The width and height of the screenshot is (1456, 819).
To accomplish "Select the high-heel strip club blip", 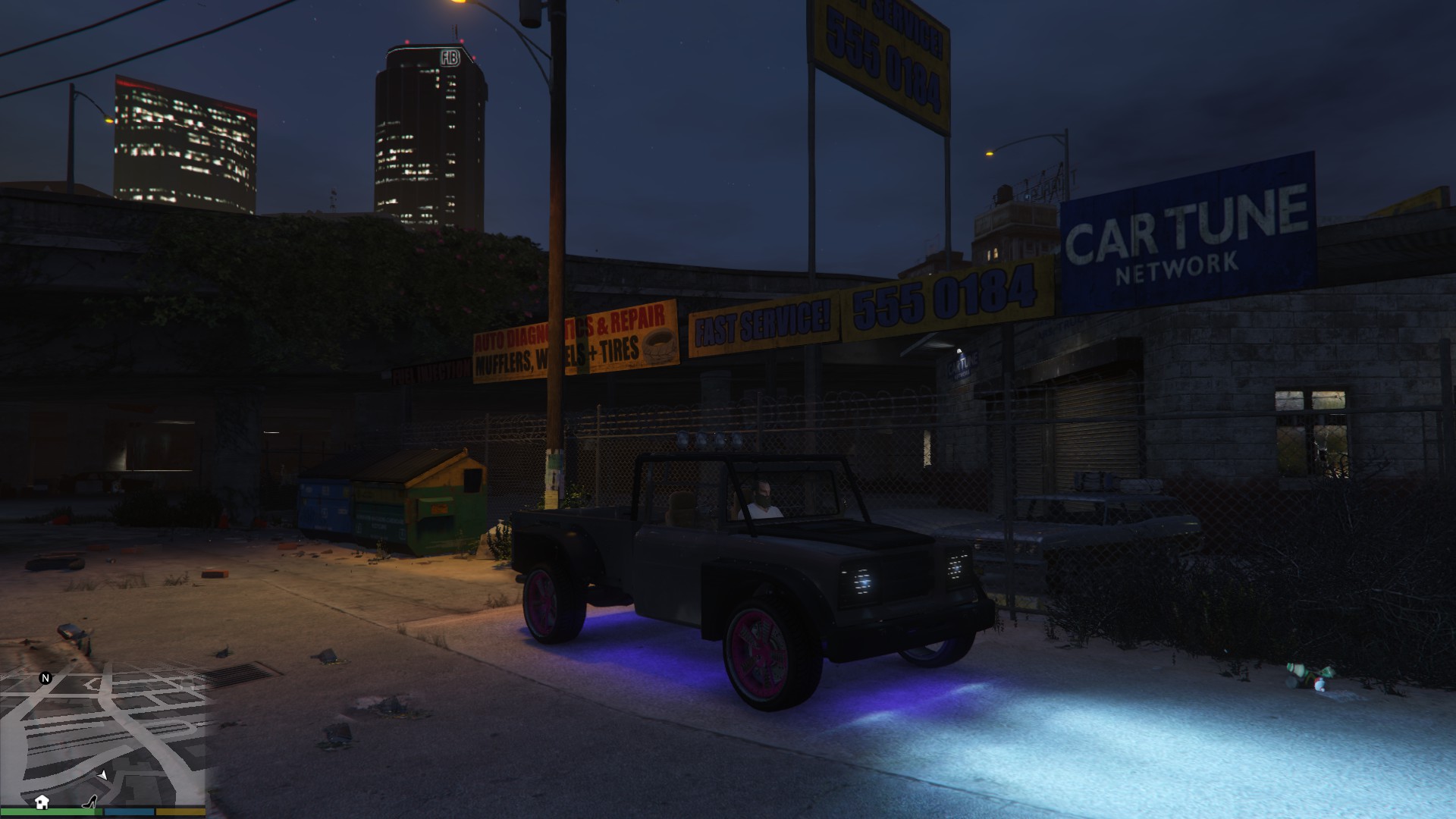I will [x=90, y=801].
